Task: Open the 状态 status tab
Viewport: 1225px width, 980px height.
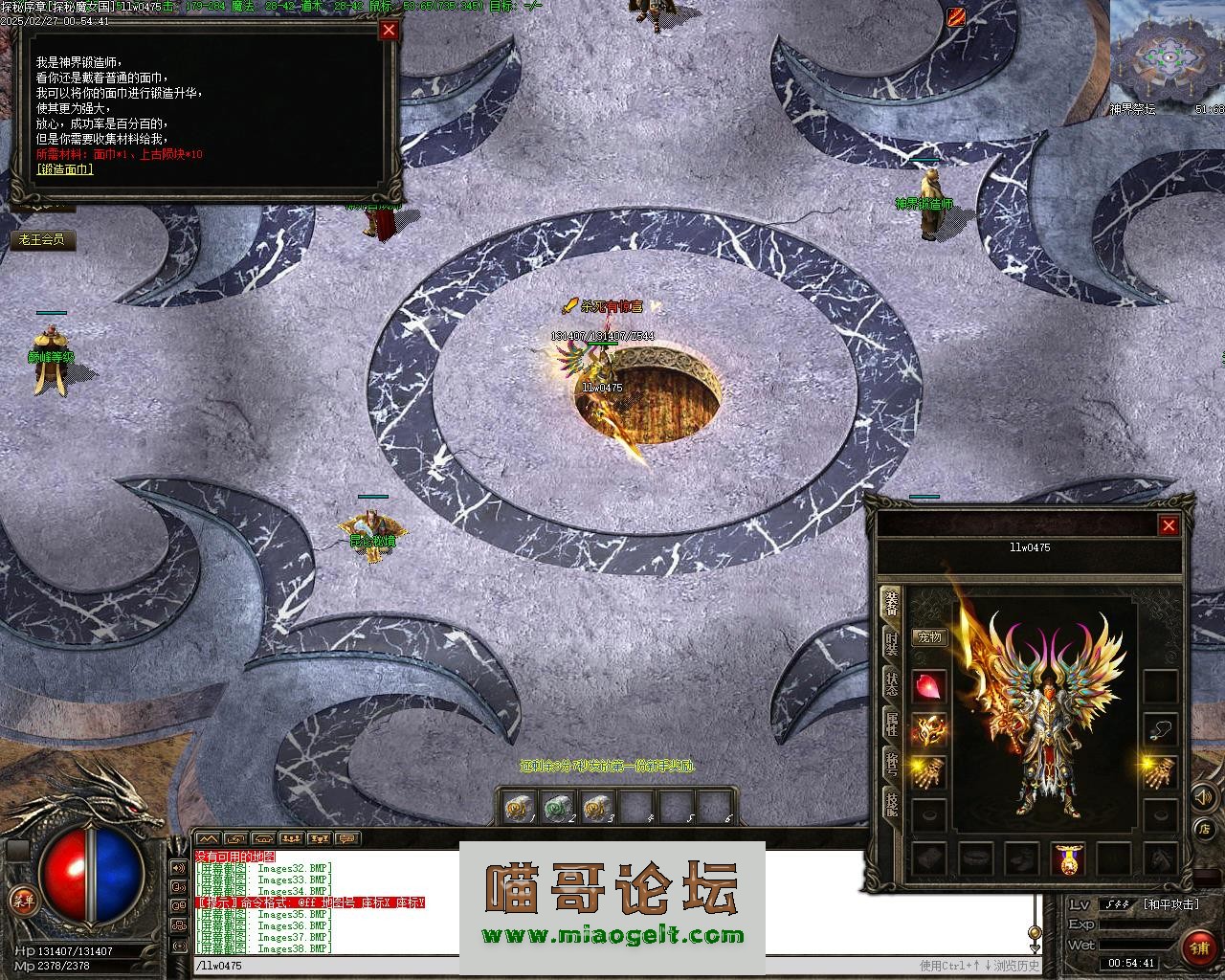Action: [891, 683]
